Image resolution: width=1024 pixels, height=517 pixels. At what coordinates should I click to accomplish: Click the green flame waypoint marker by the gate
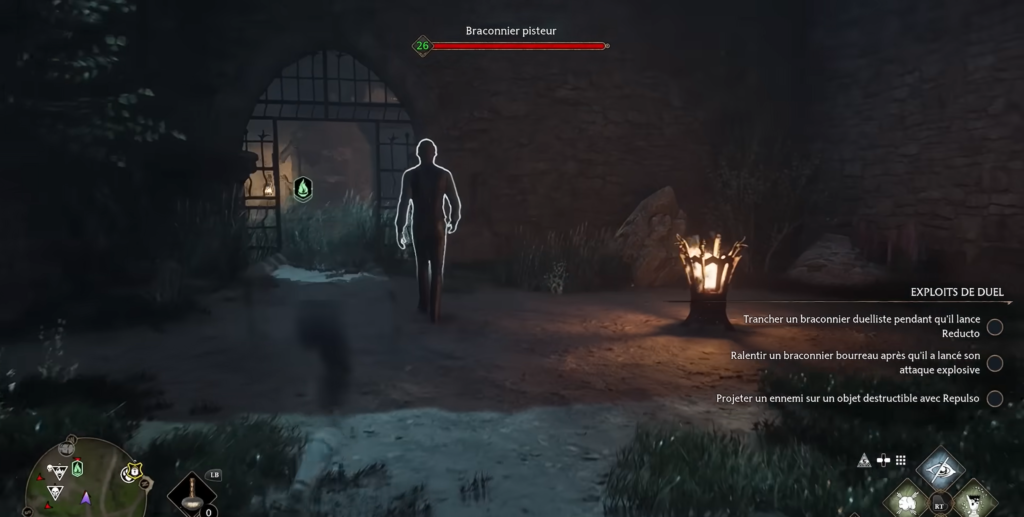(x=303, y=188)
